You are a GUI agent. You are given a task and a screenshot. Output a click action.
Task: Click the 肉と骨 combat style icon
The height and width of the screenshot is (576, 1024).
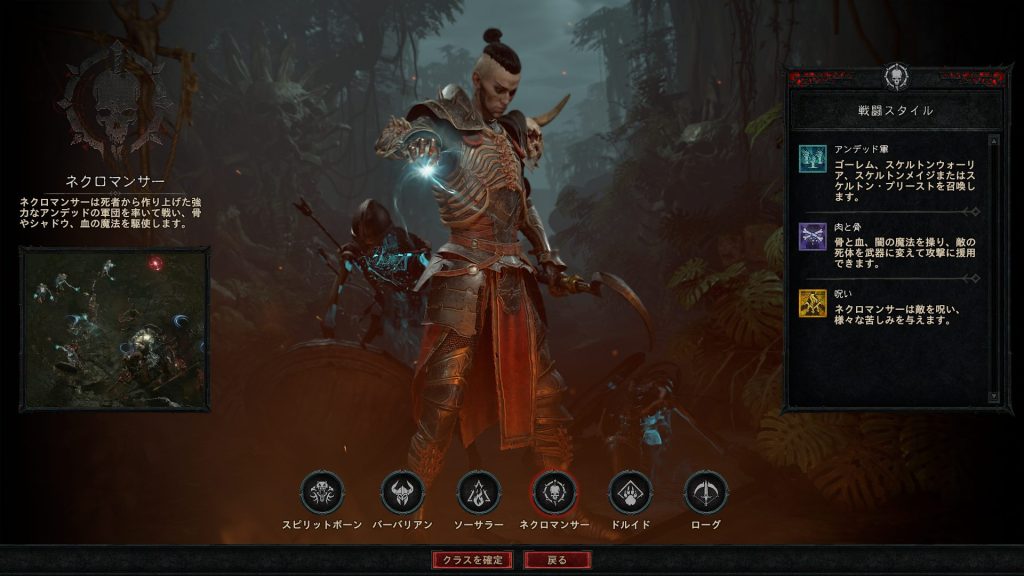[x=812, y=237]
